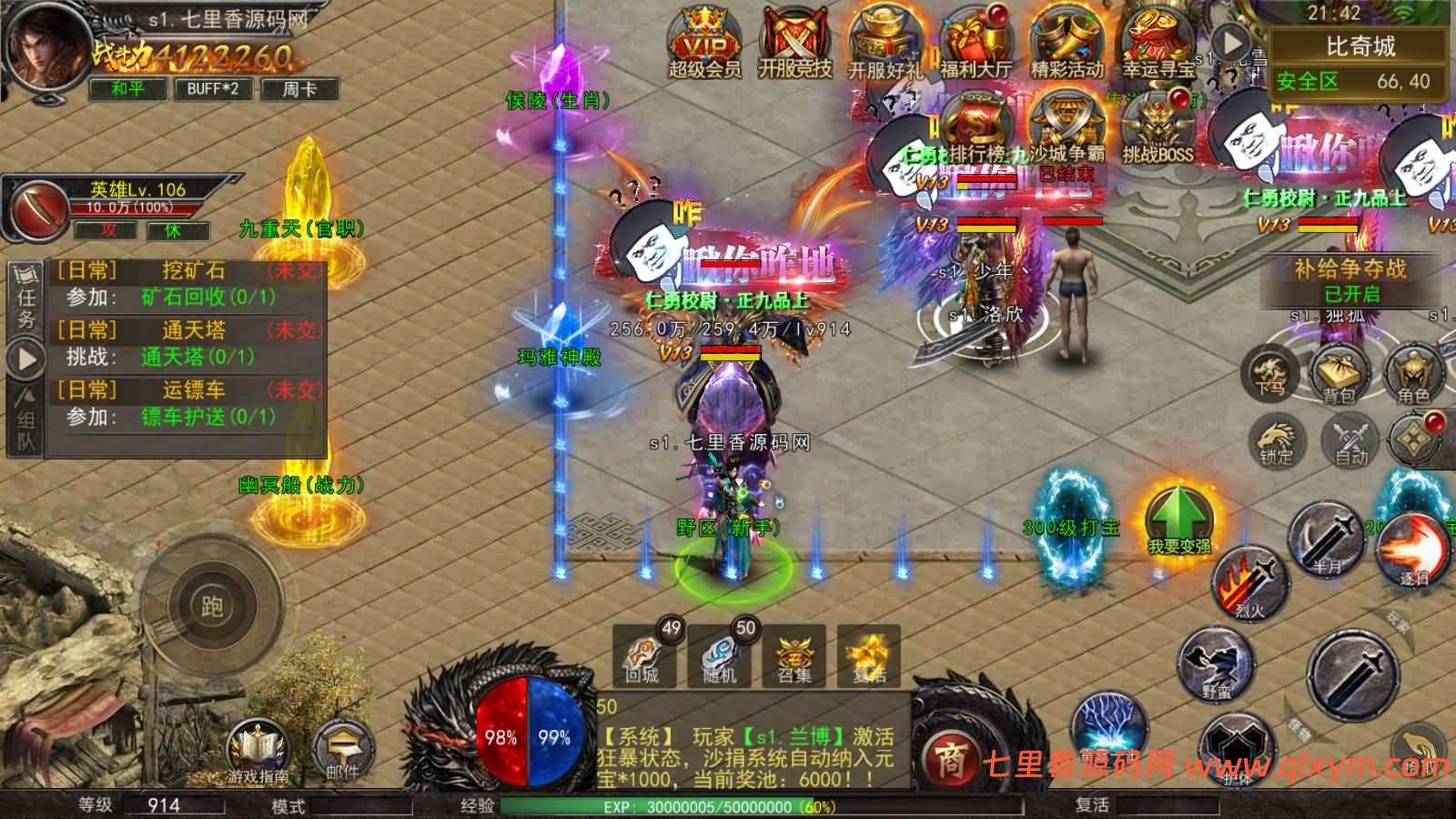This screenshot has width=1456, height=819.
Task: Open the 角色 character sheet
Action: (1413, 374)
